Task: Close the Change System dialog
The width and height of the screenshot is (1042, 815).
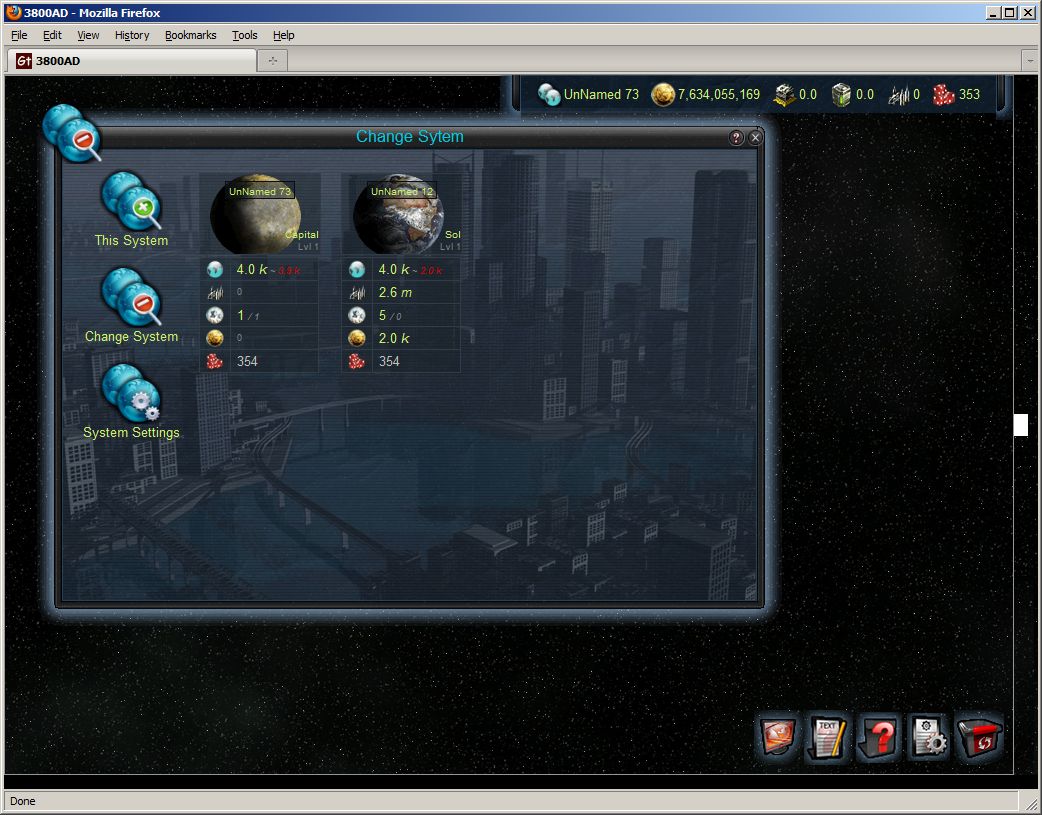Action: pyautogui.click(x=756, y=138)
